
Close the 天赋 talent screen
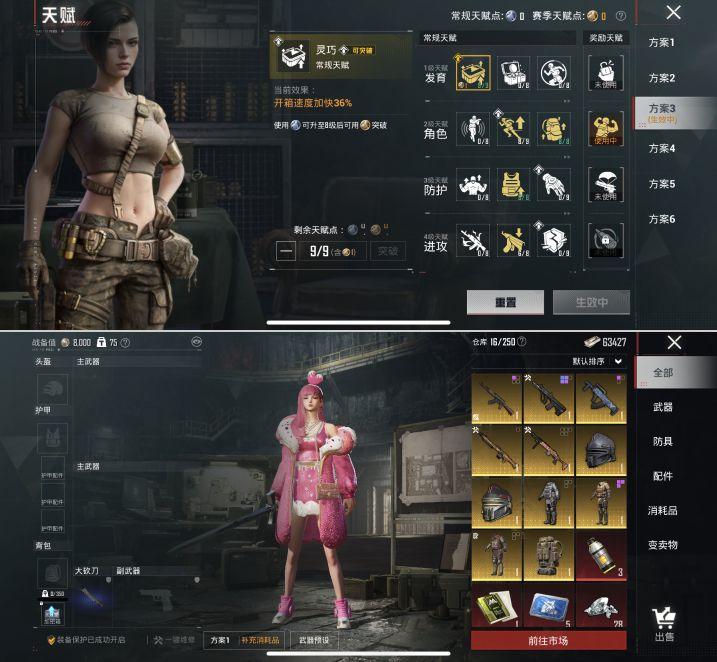tap(673, 13)
